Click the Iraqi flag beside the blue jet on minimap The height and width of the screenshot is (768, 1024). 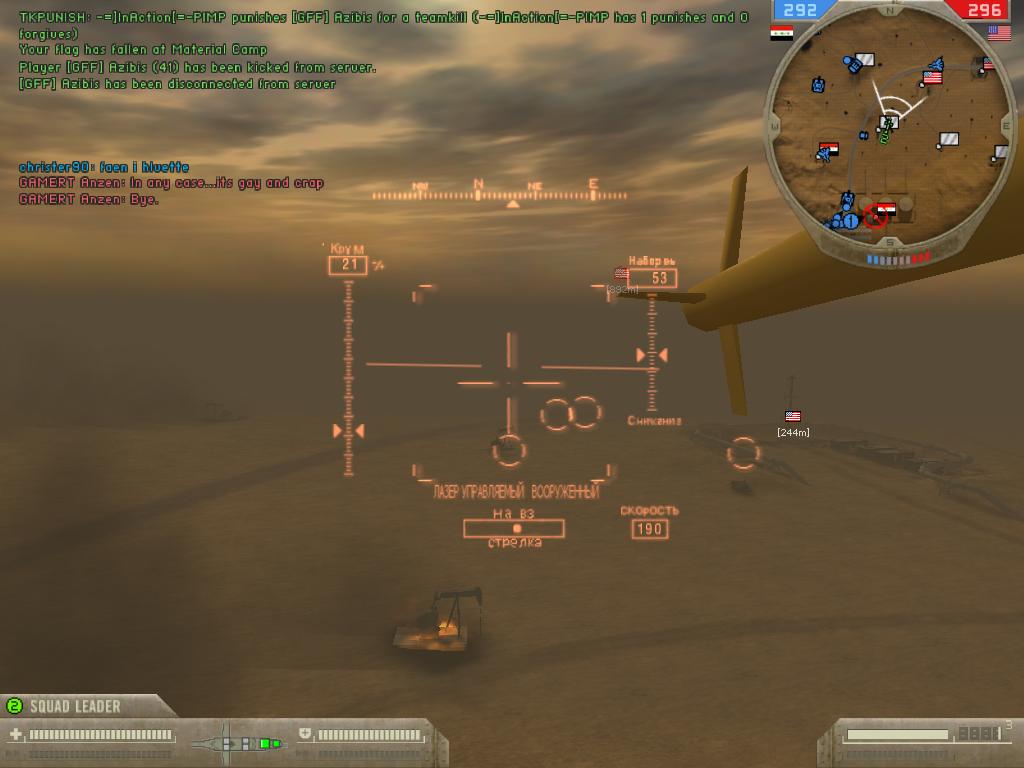(828, 150)
